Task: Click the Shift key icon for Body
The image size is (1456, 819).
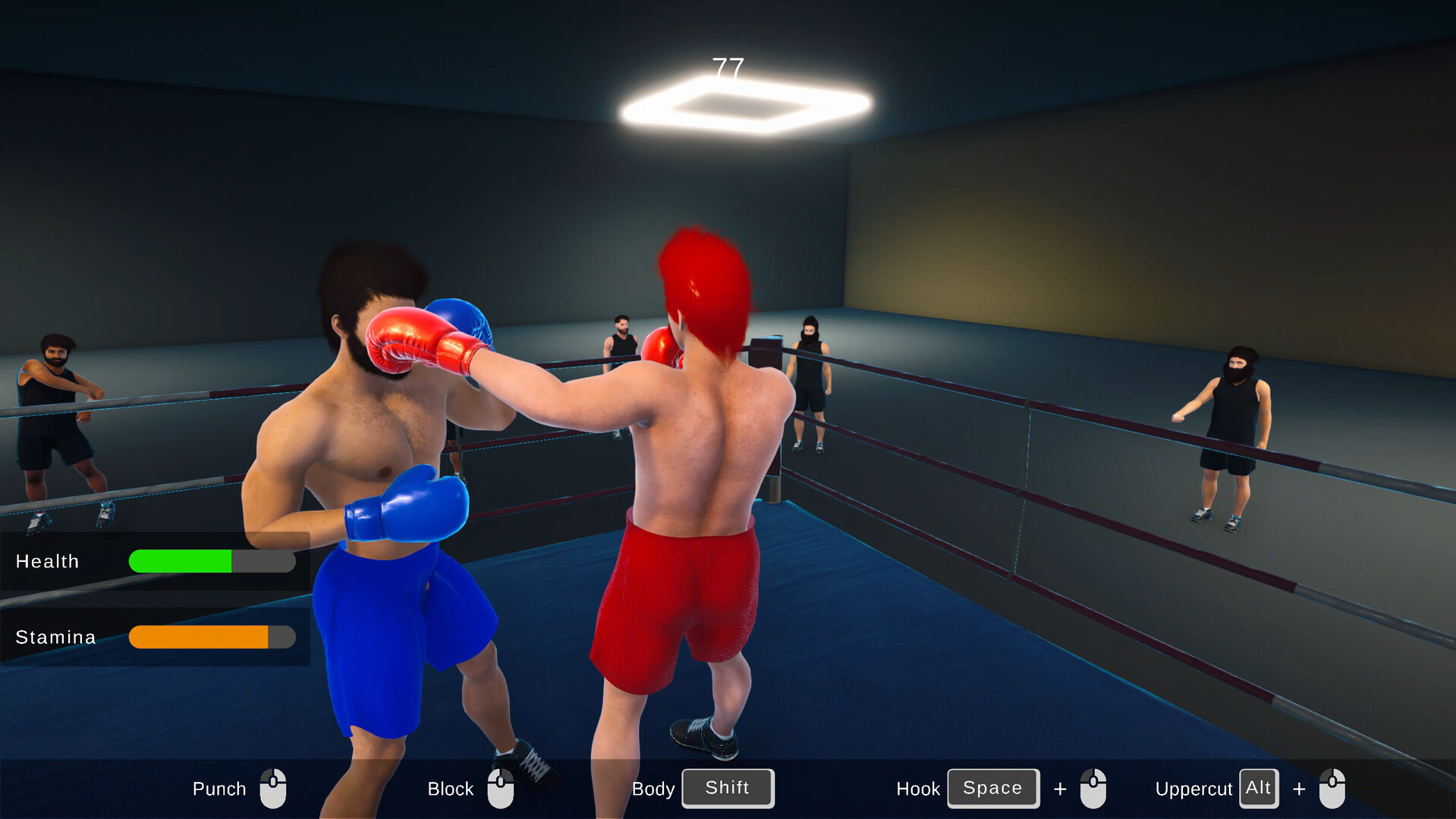Action: pyautogui.click(x=727, y=788)
